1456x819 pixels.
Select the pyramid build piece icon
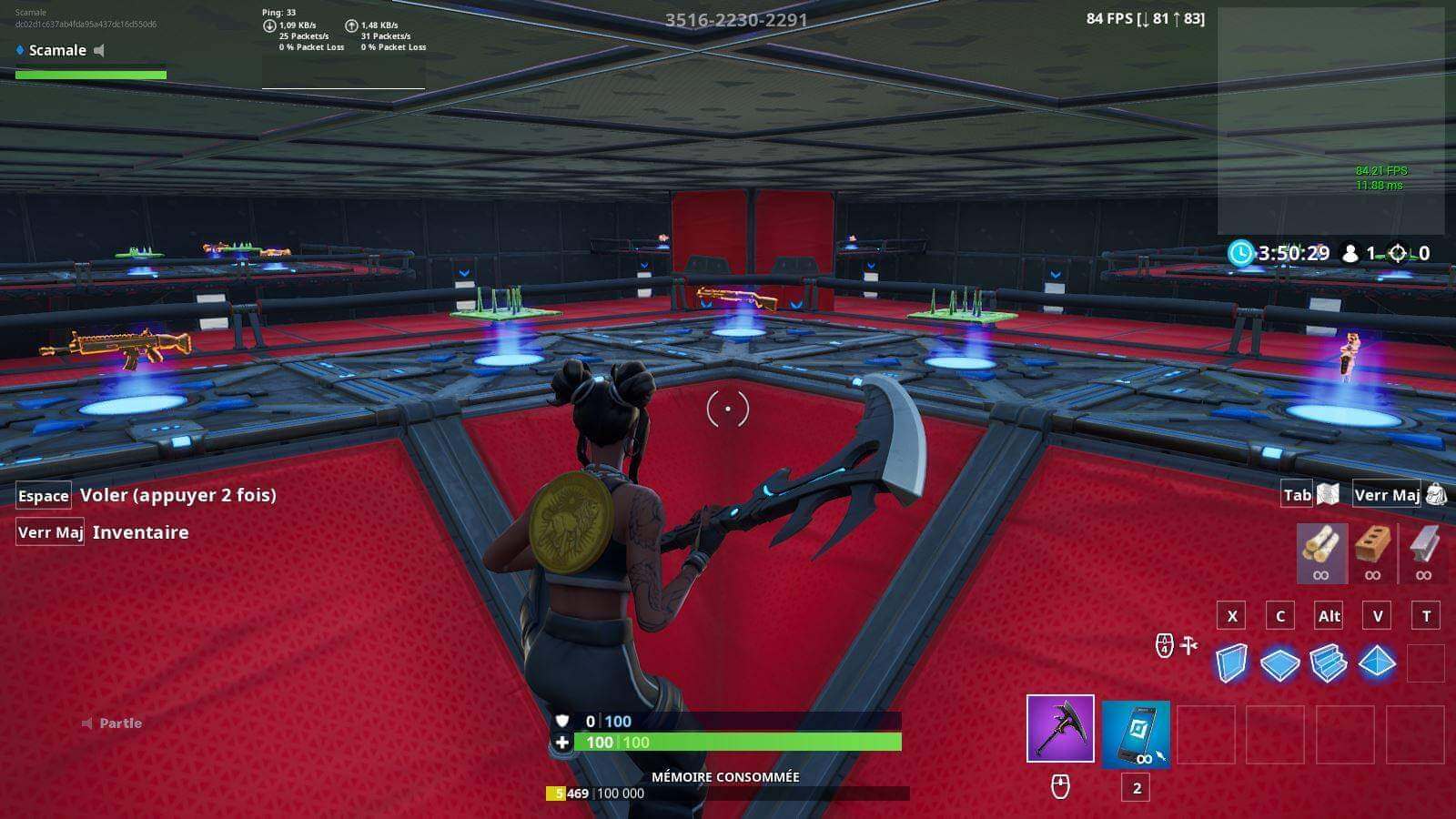pos(1378,664)
